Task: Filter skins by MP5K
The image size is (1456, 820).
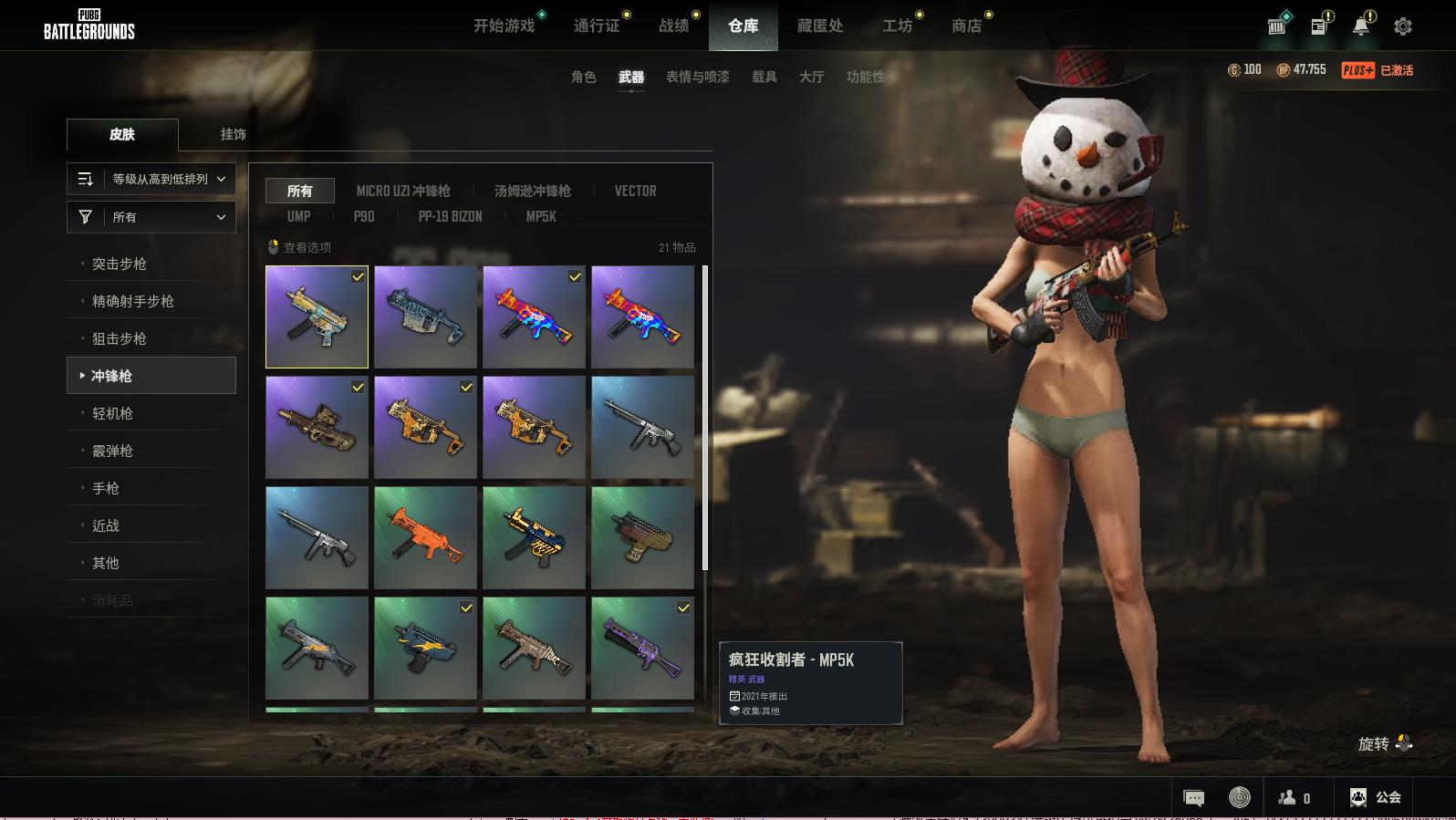Action: 540,216
